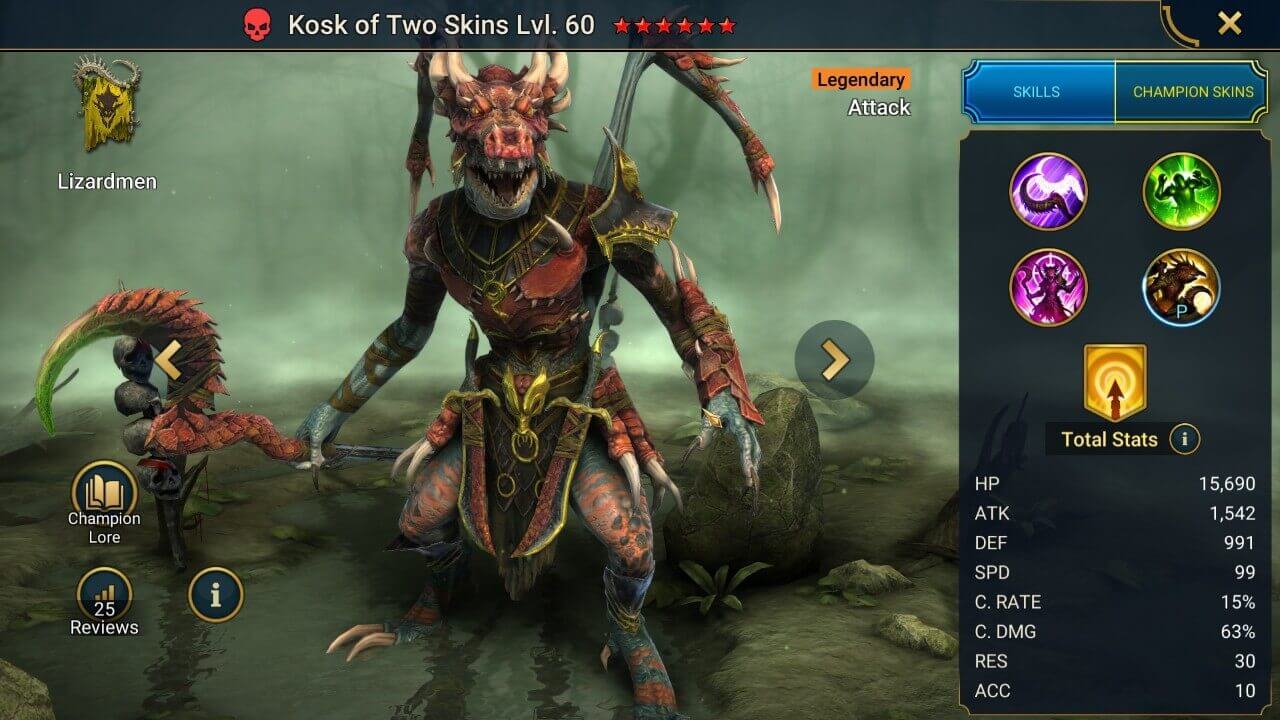The height and width of the screenshot is (720, 1280).
Task: Open the Champion Skins tab
Action: pyautogui.click(x=1192, y=91)
